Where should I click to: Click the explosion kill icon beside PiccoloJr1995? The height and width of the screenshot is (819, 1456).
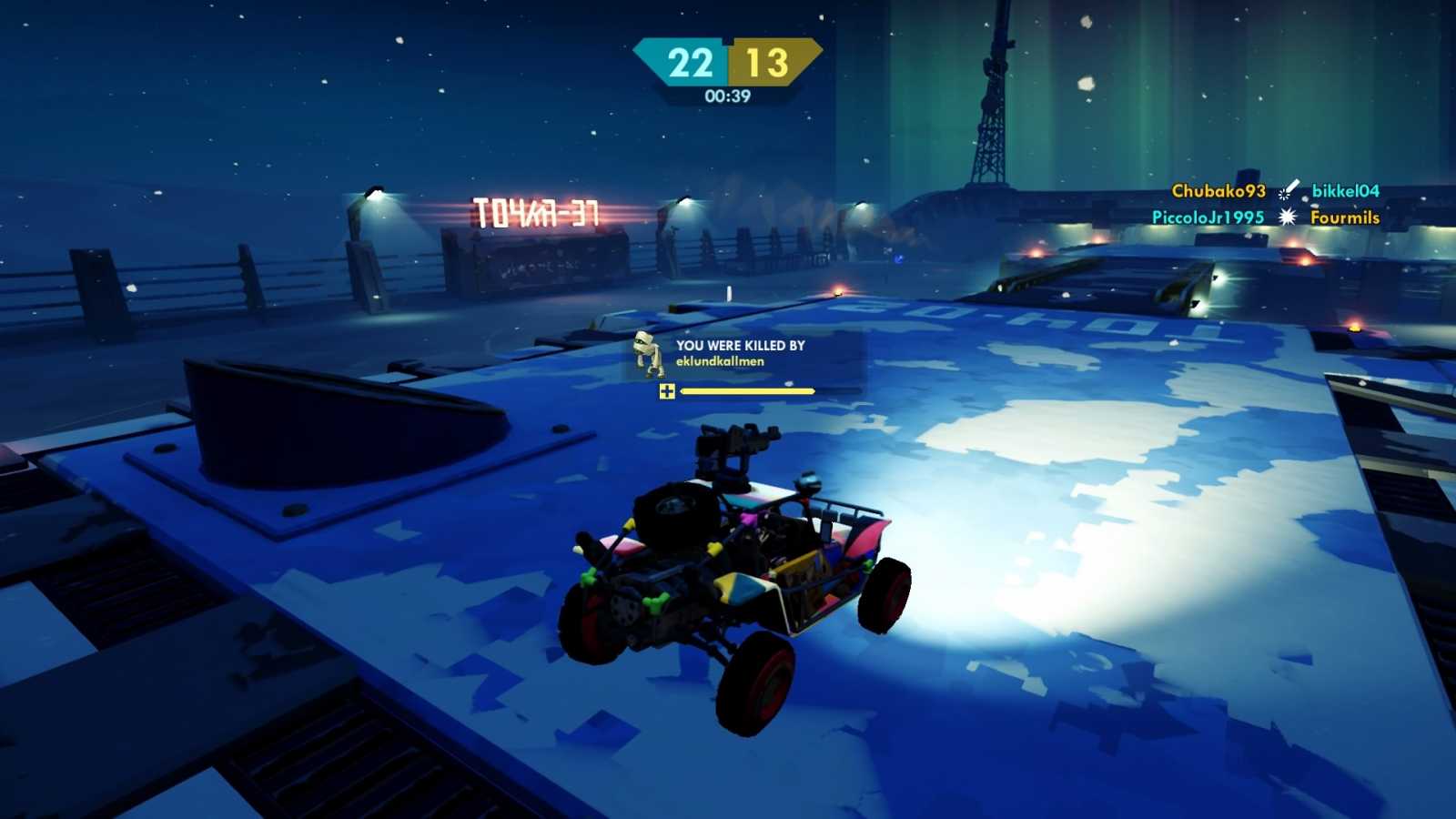[x=1286, y=217]
